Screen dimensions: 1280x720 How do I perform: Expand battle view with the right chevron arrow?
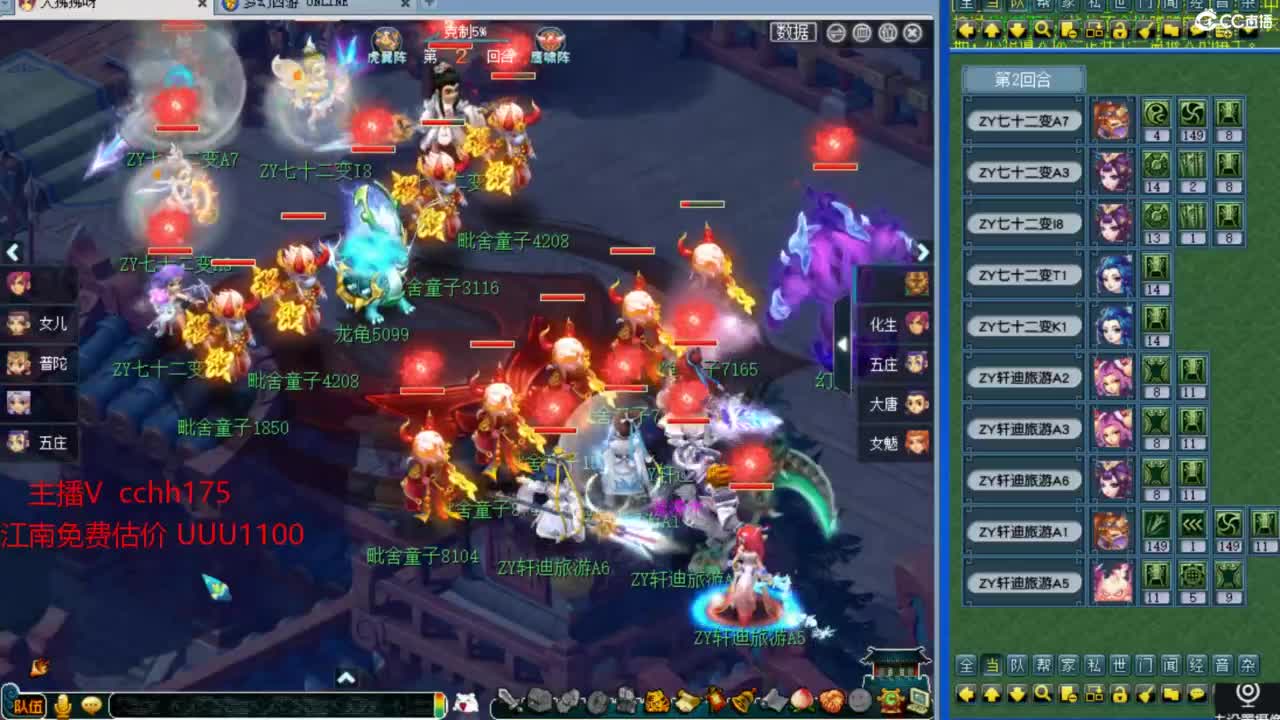tap(922, 253)
